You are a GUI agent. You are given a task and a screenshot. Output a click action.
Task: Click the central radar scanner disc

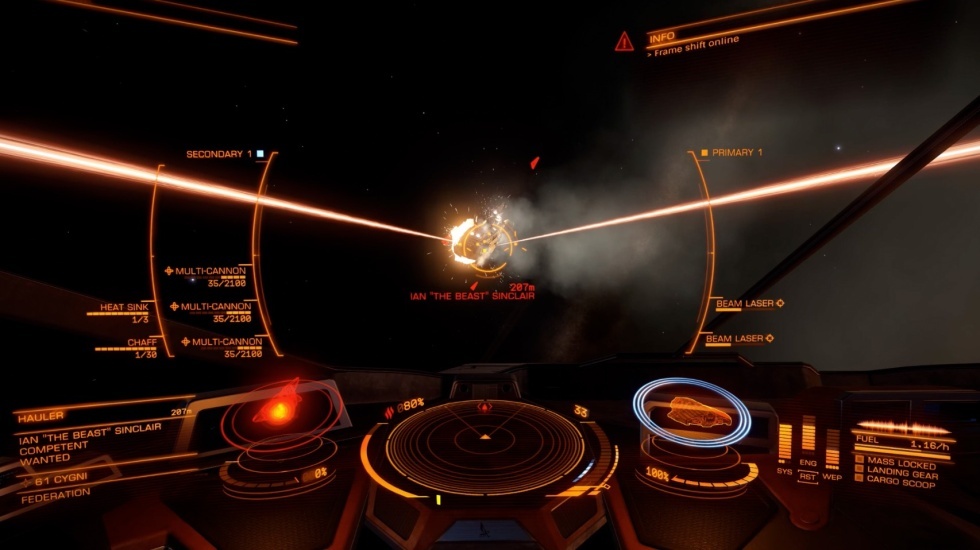(x=485, y=445)
